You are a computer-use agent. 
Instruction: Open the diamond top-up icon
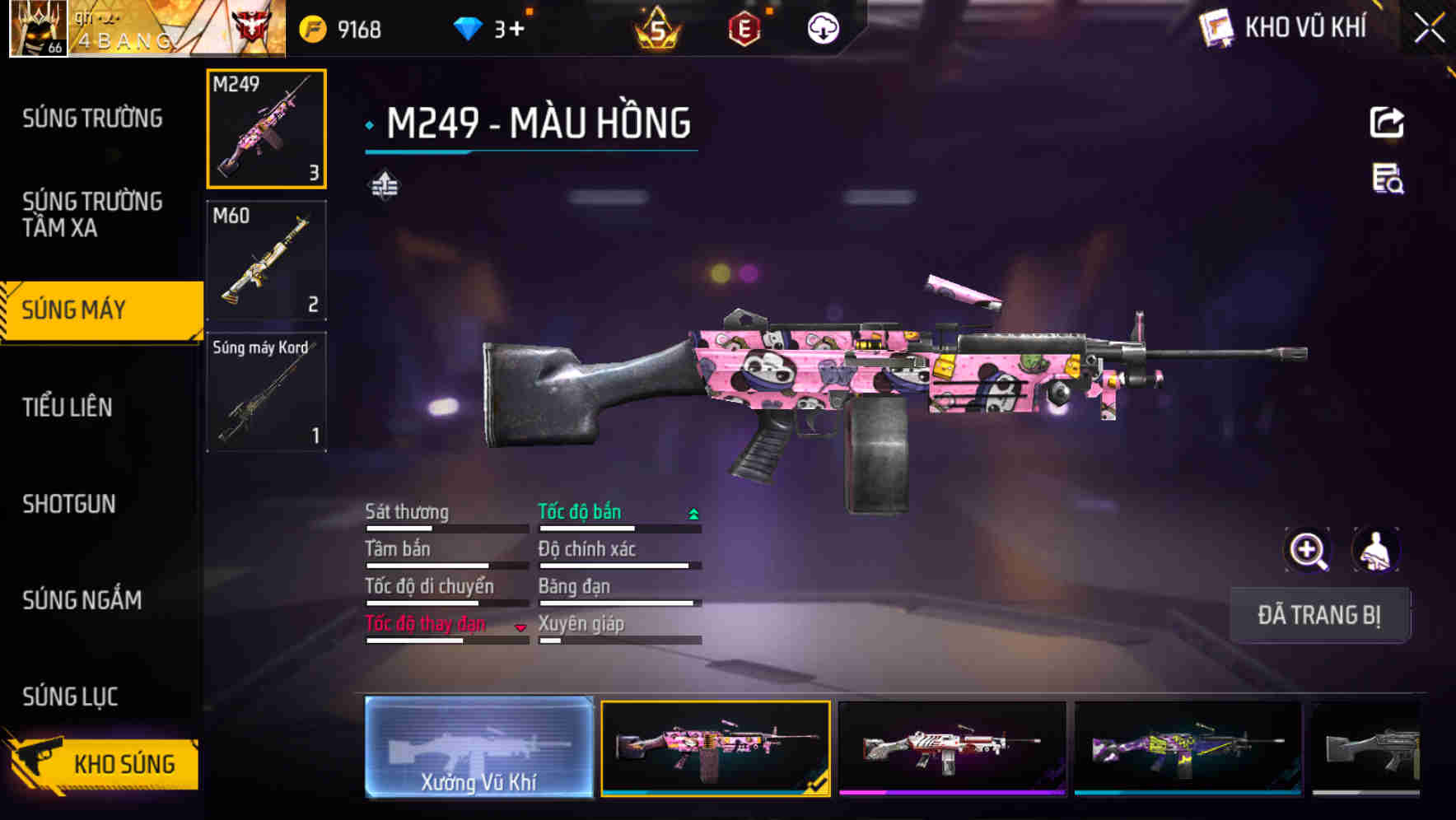point(470,27)
